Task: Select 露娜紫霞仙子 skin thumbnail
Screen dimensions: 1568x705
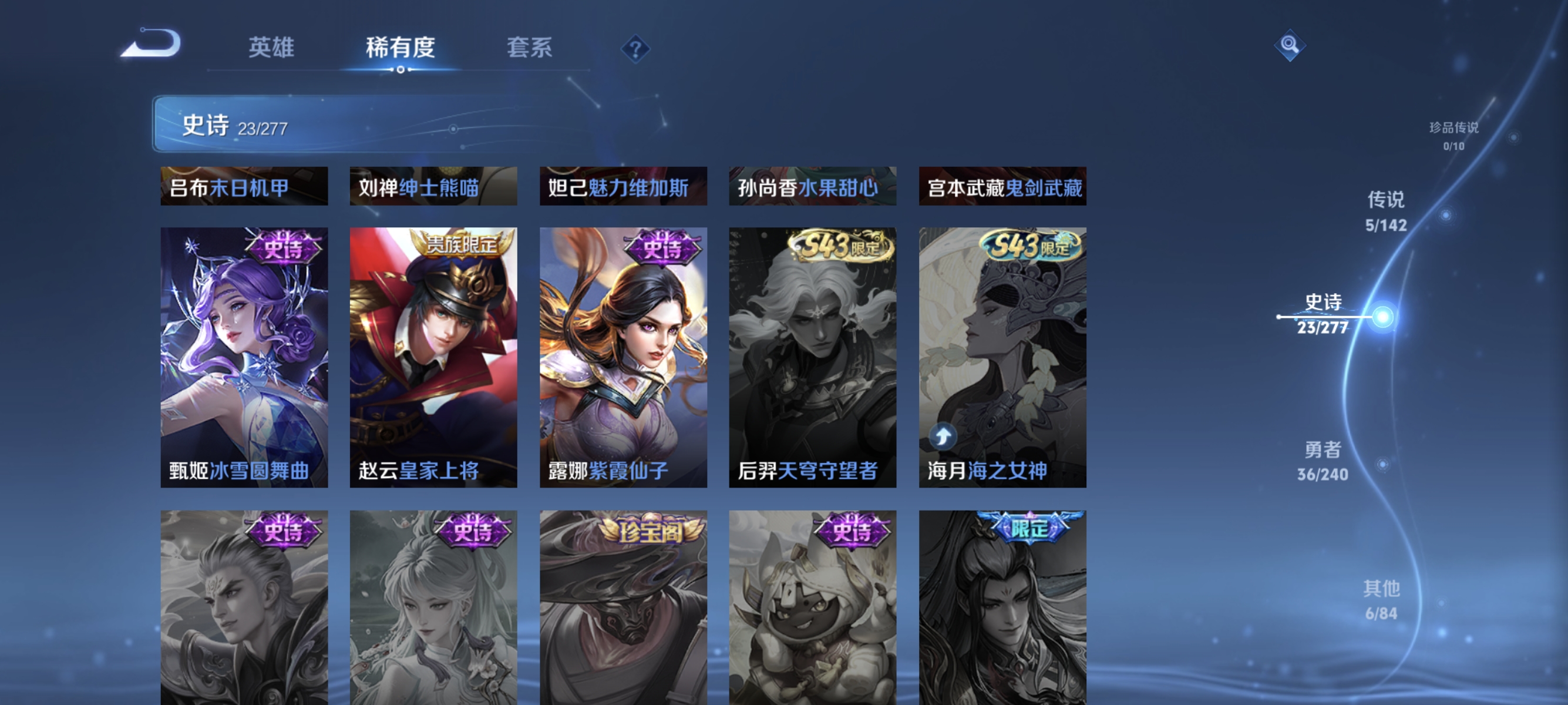Action: [623, 356]
